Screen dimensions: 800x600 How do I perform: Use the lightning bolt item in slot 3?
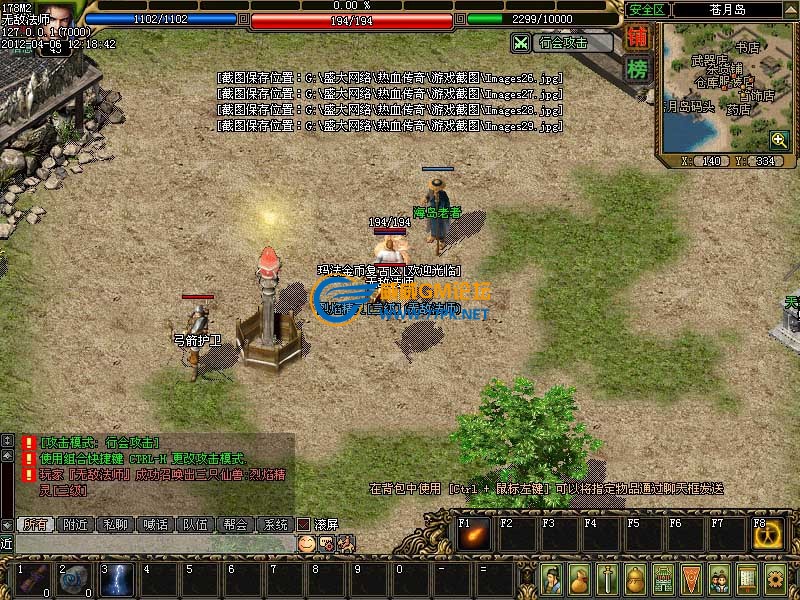point(118,581)
